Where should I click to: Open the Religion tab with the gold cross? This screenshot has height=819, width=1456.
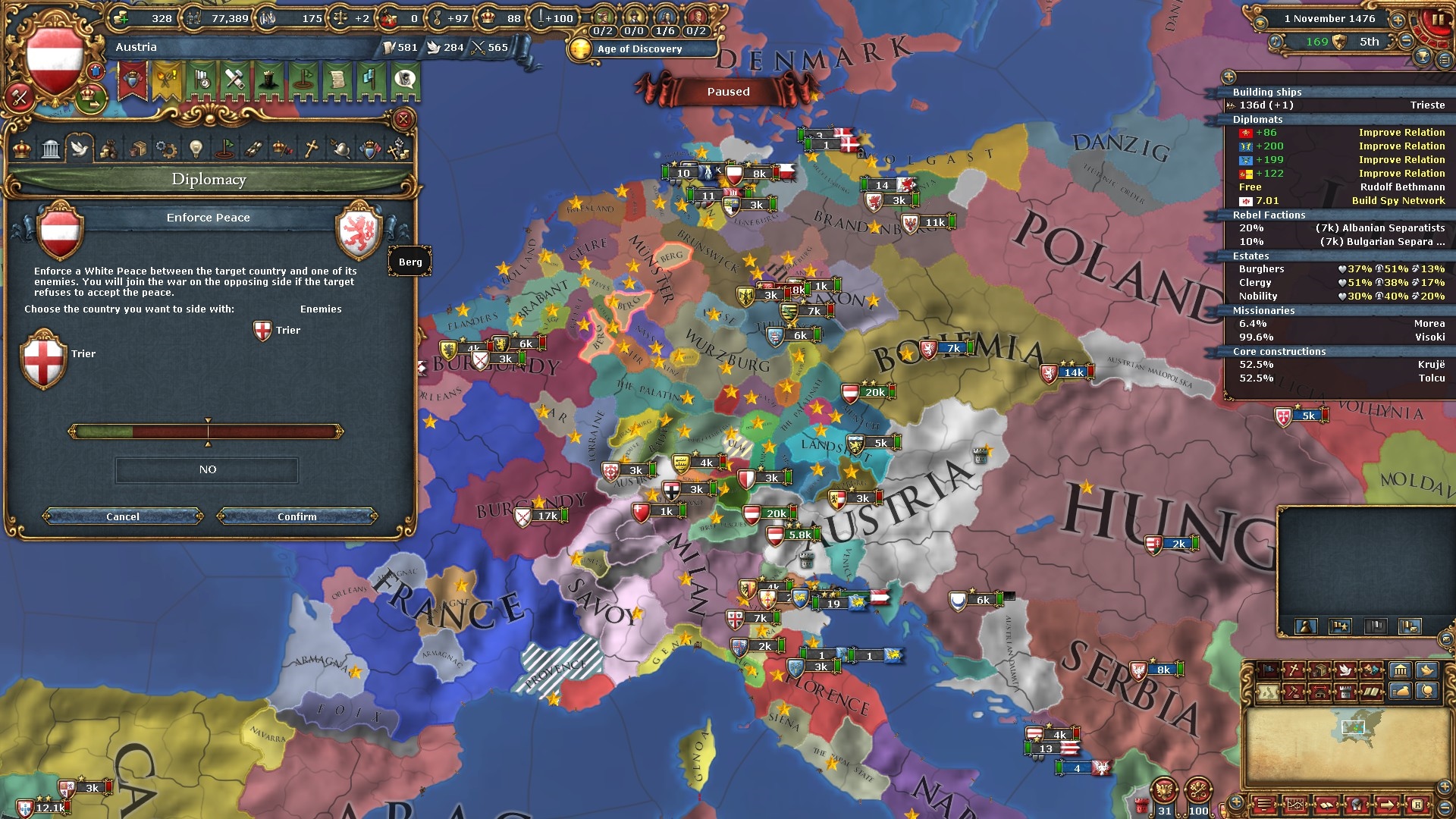click(311, 149)
